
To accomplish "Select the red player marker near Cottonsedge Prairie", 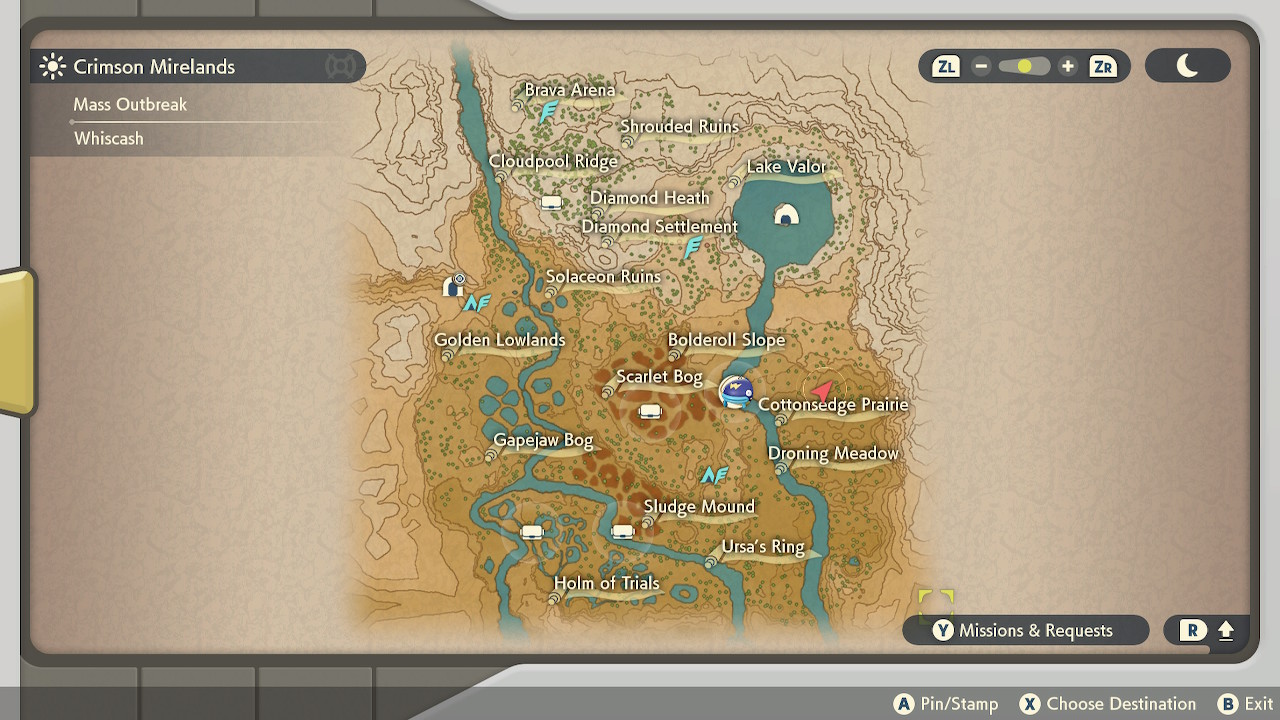I will coord(822,390).
